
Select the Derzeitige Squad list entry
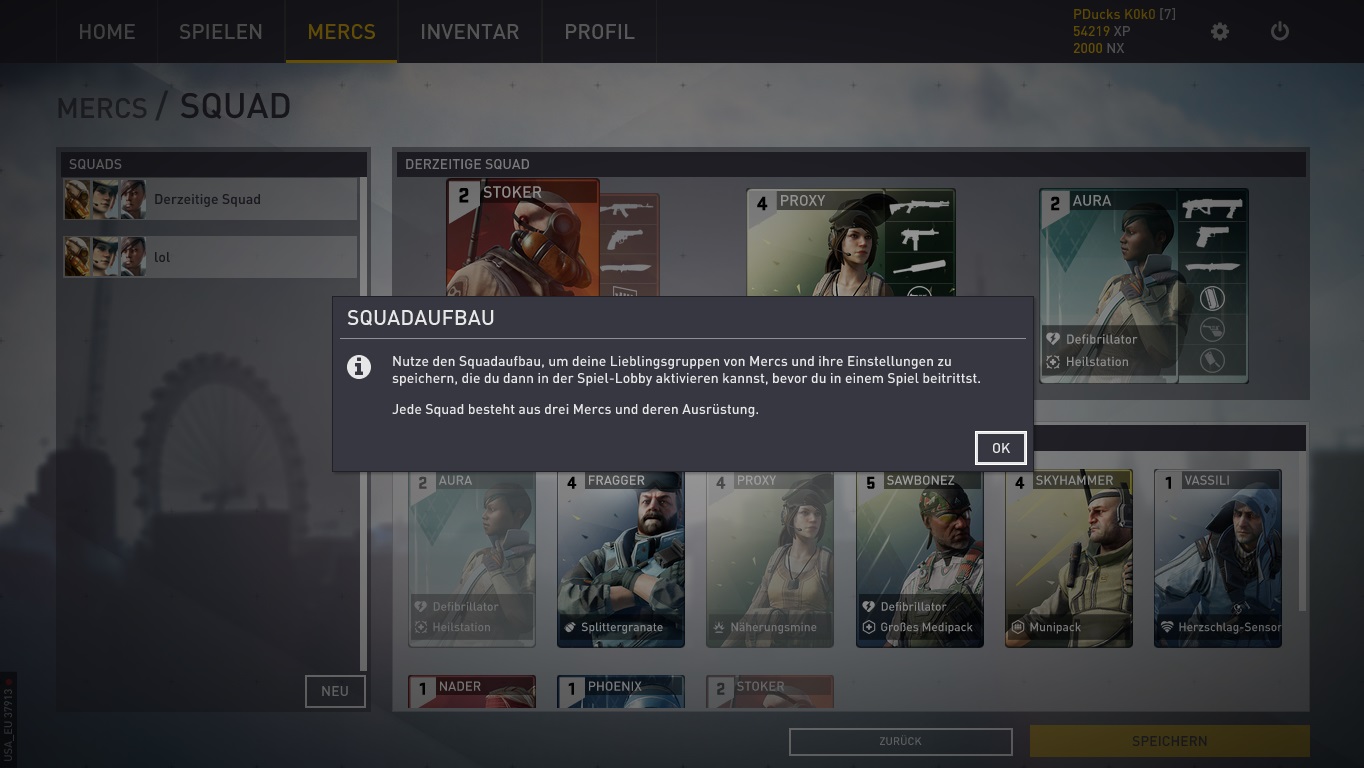210,200
